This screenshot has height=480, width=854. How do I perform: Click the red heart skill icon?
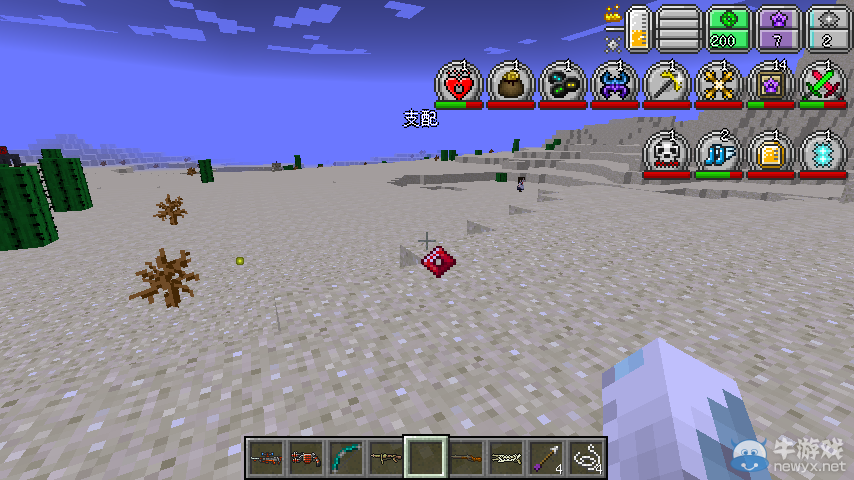pyautogui.click(x=459, y=83)
